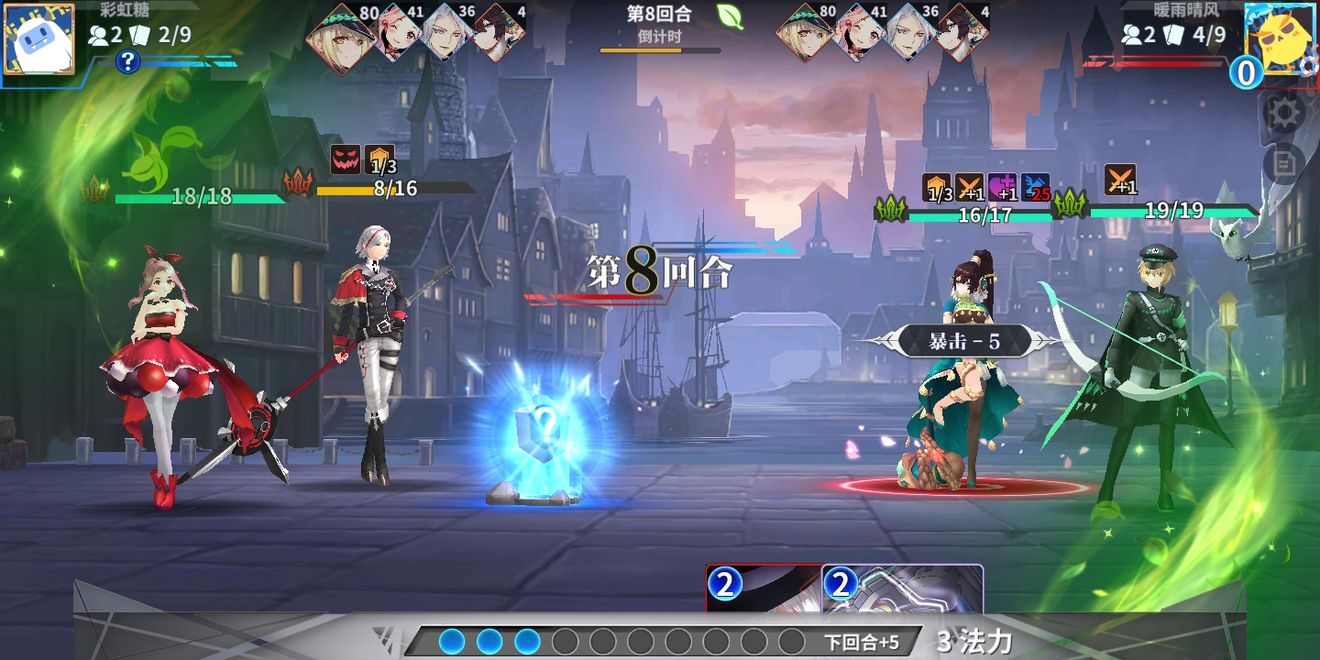Tap the blue question mark help icon
Image resolution: width=1320 pixels, height=660 pixels.
127,62
